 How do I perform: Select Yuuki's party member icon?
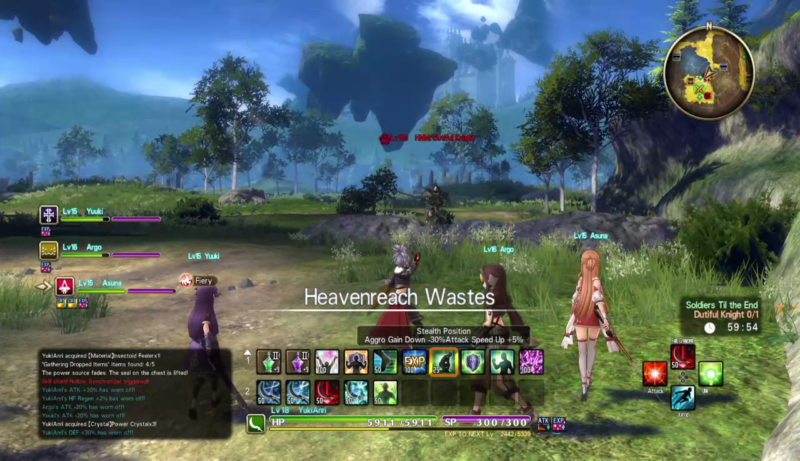coord(48,215)
